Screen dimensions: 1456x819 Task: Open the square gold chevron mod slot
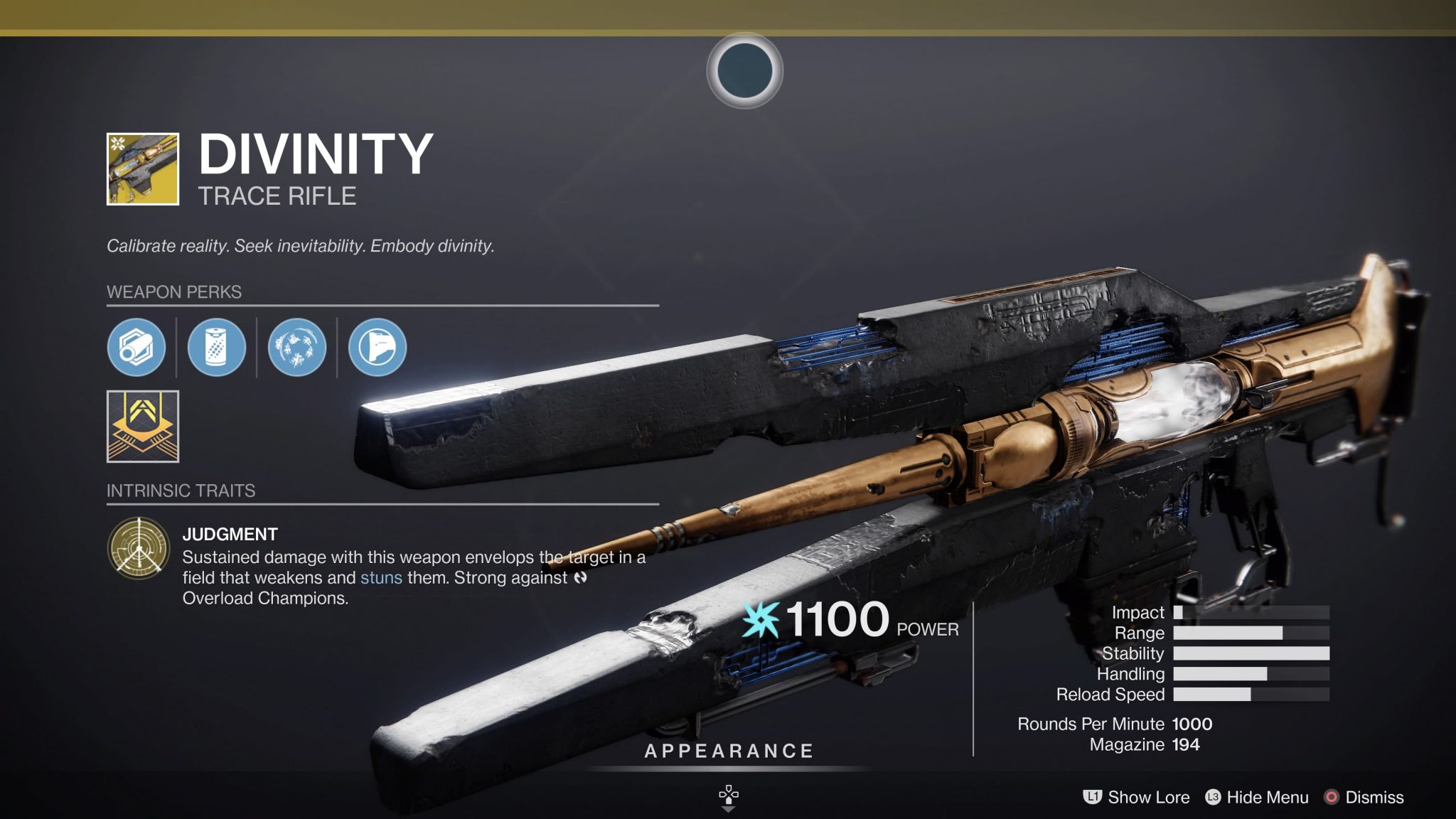(143, 427)
